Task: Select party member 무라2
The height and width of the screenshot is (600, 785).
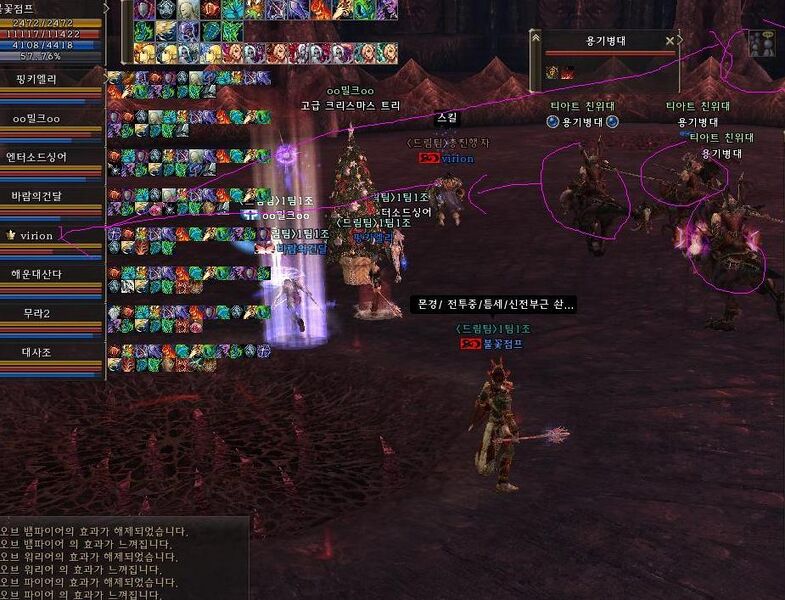Action: (x=36, y=313)
